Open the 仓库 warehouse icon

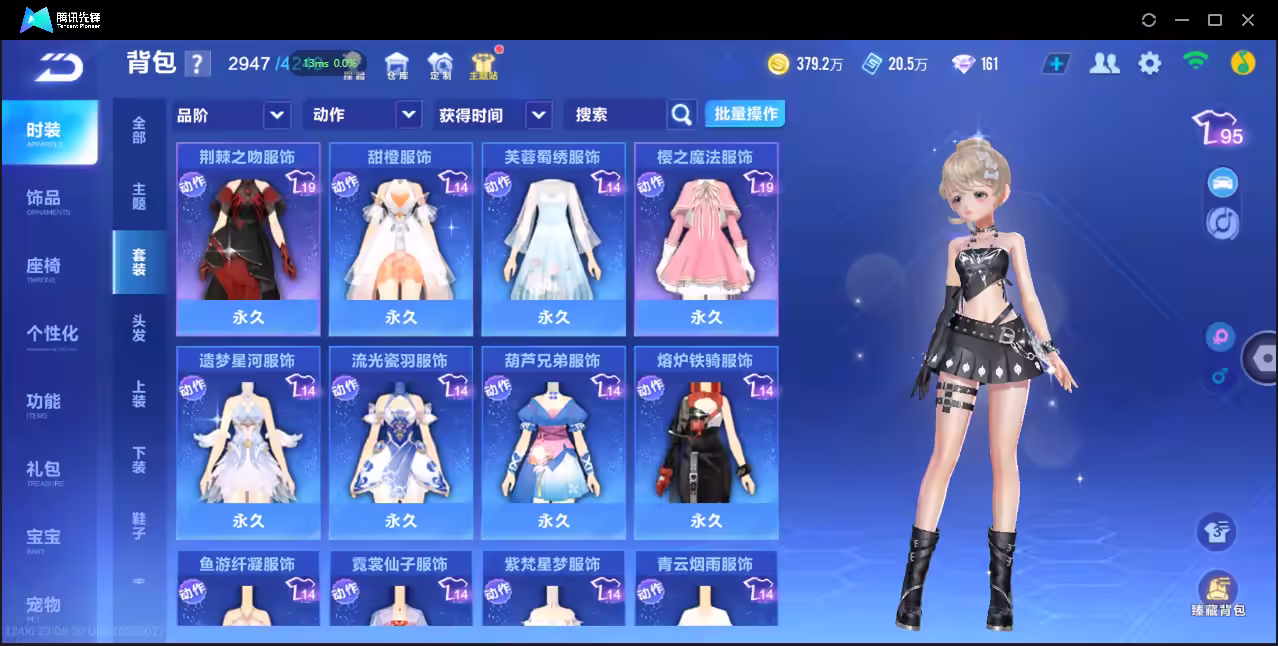coord(397,65)
